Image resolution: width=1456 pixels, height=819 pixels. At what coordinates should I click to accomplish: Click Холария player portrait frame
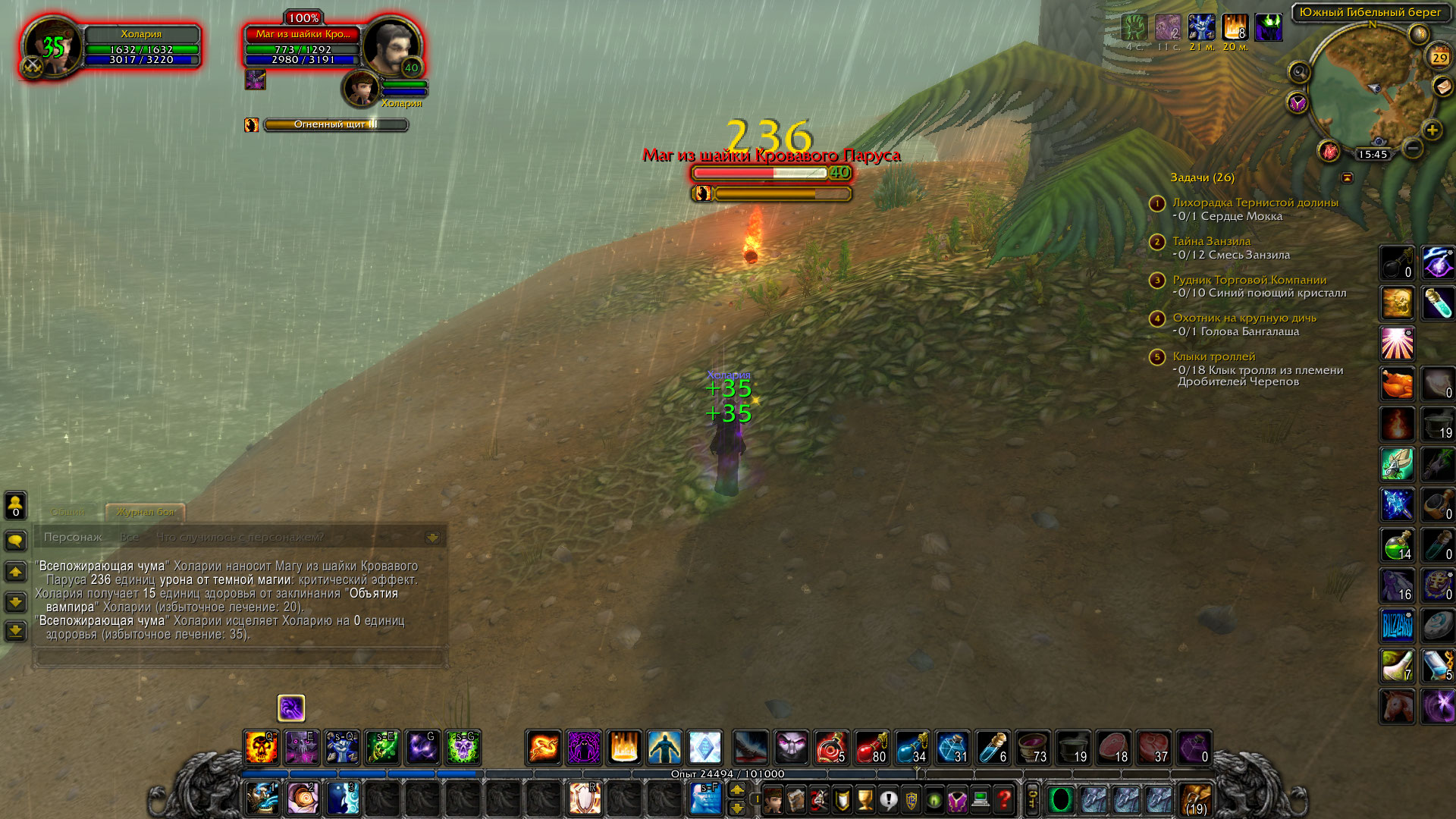point(53,47)
